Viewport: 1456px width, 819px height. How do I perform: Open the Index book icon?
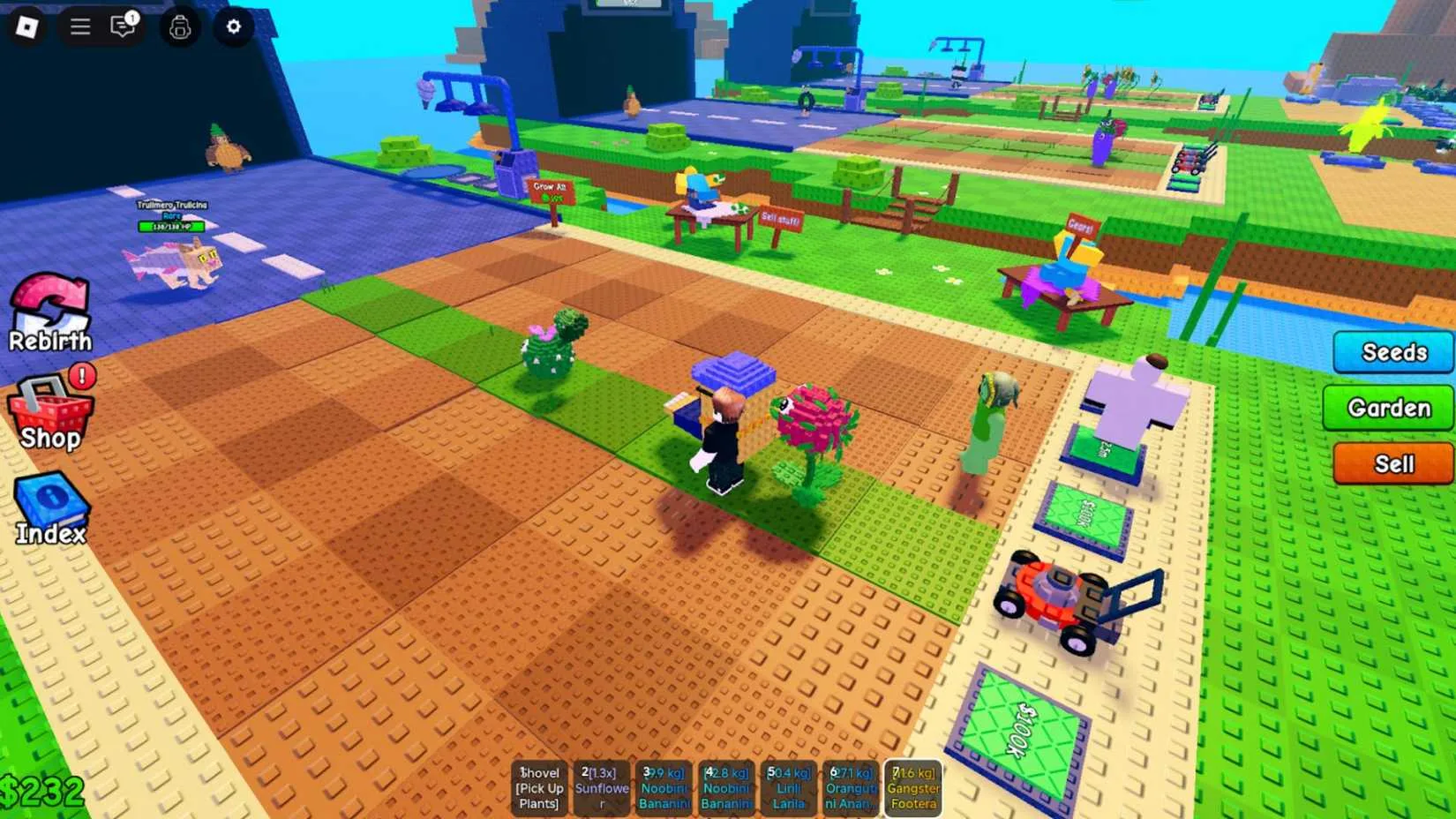click(51, 503)
